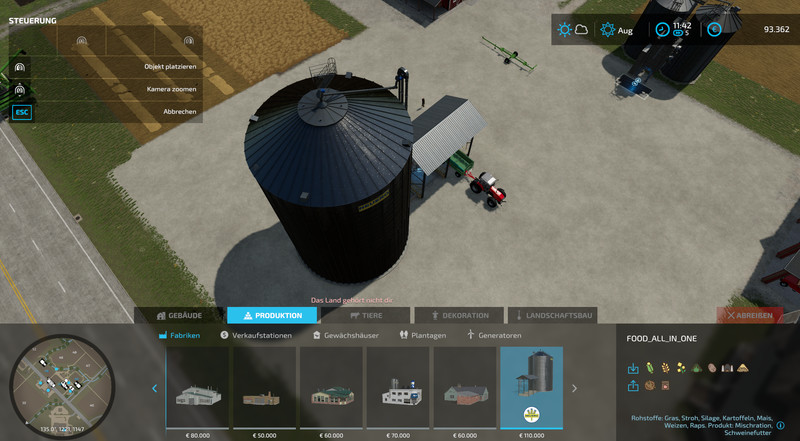Switch to the Generatoren subcategory
The width and height of the screenshot is (800, 441).
click(x=494, y=336)
